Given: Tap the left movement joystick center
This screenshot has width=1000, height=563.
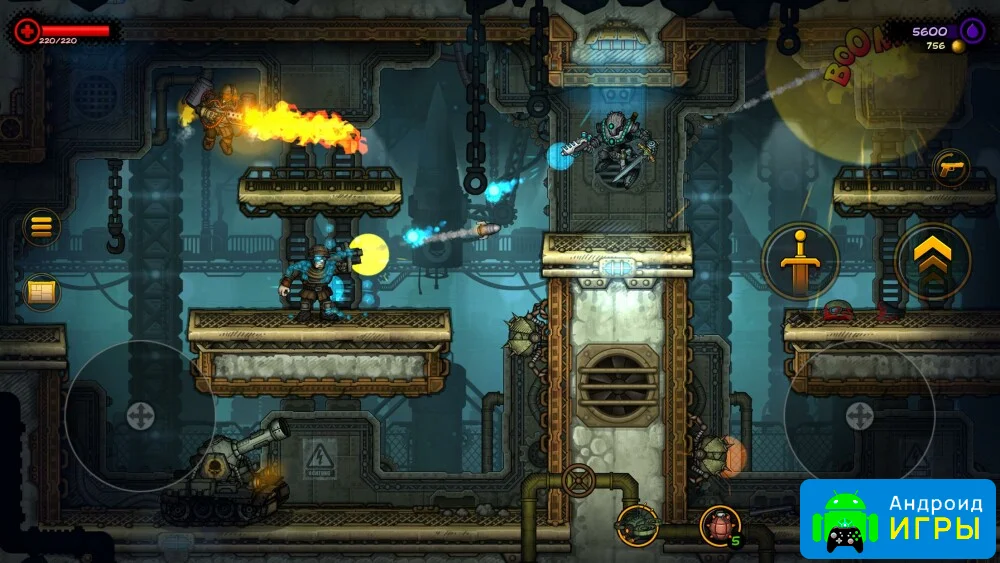Looking at the screenshot, I should pos(141,416).
